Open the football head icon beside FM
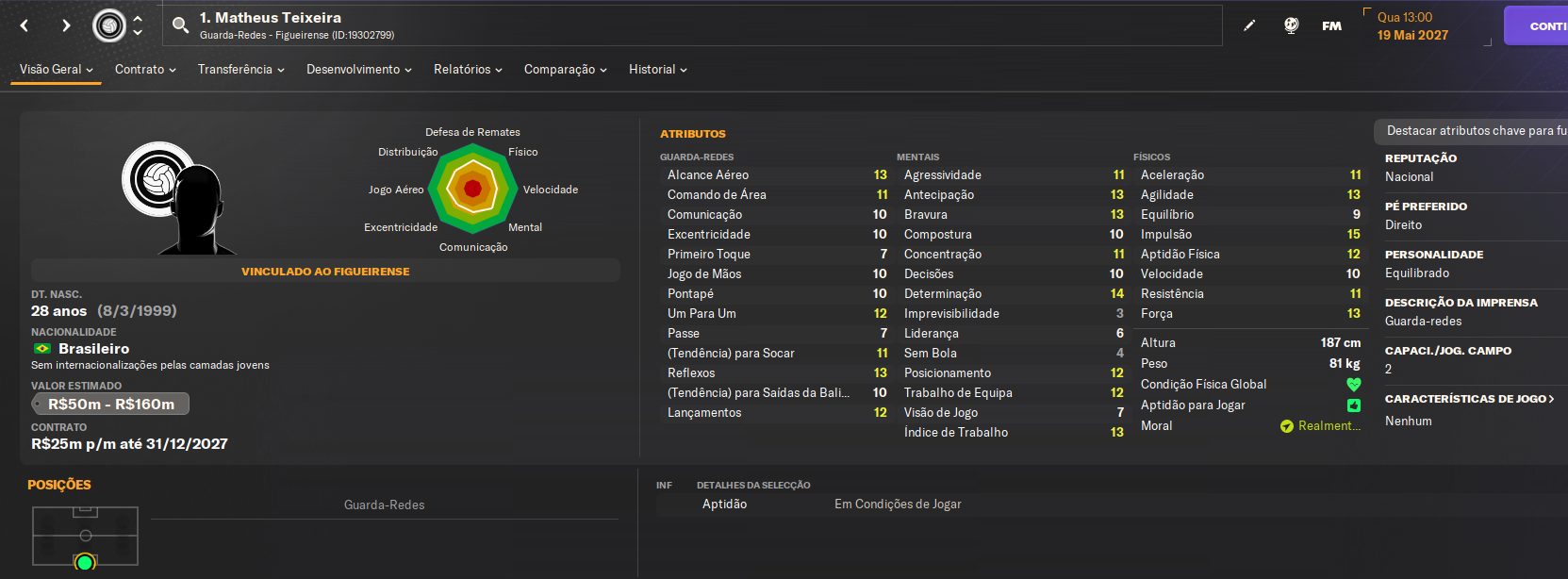 tap(1292, 25)
